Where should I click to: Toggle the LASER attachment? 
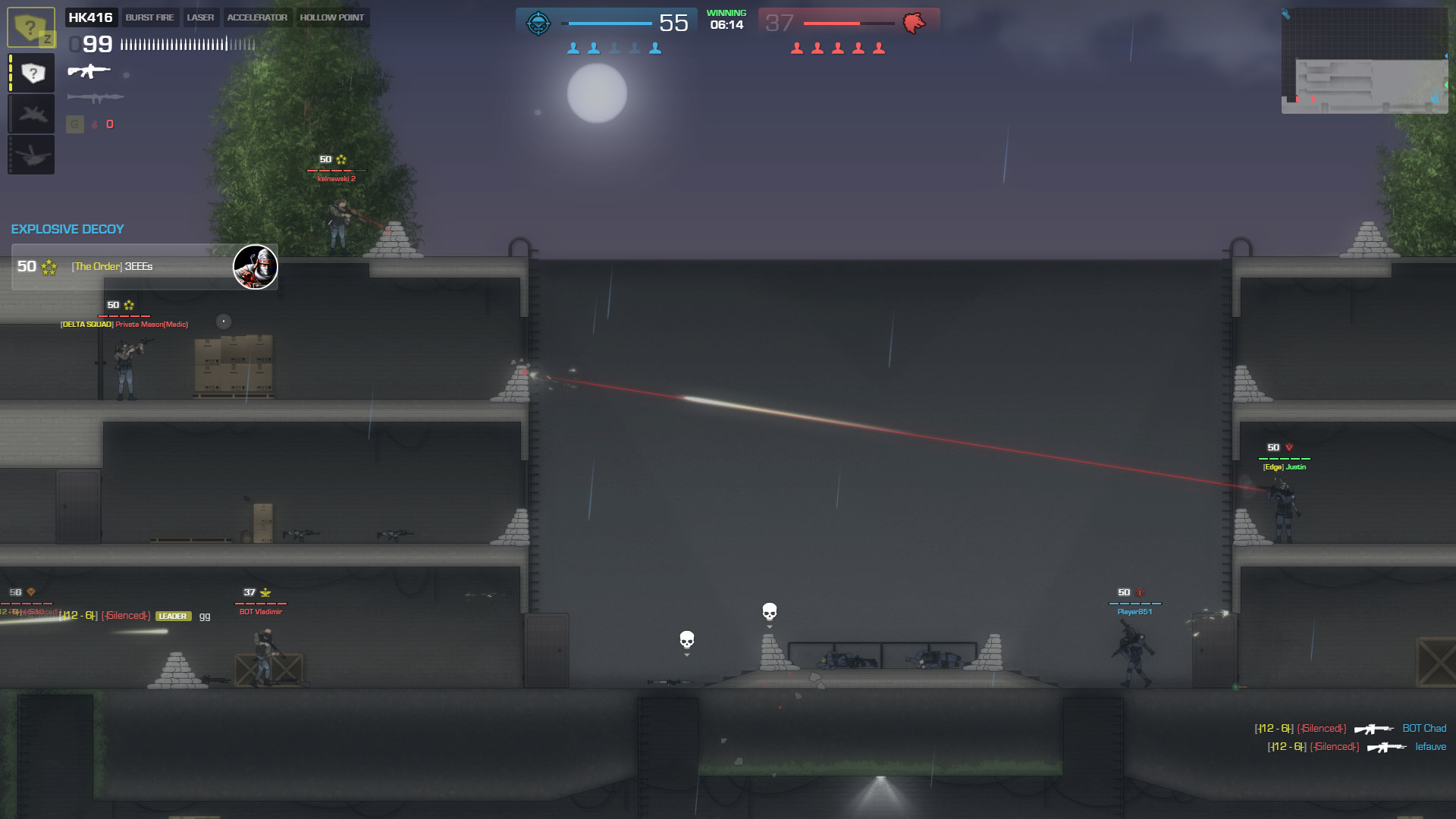click(x=199, y=17)
